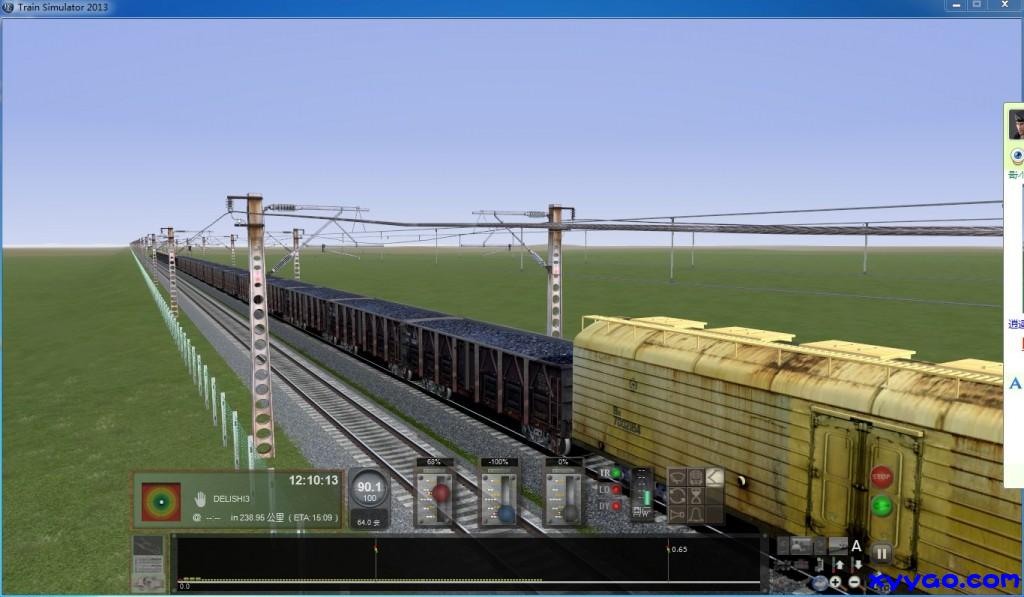The height and width of the screenshot is (597, 1024).
Task: Minimize the Train Simulator 2013 window
Action: (x=951, y=6)
